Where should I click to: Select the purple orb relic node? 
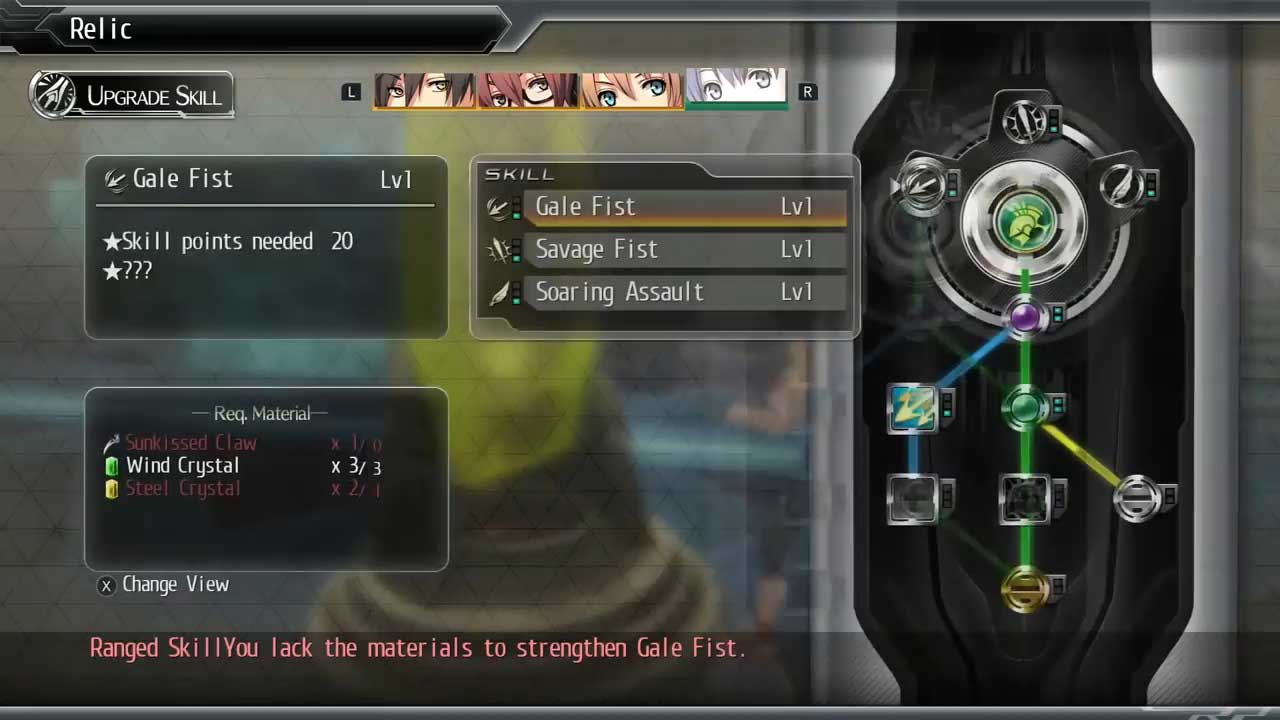click(1025, 318)
